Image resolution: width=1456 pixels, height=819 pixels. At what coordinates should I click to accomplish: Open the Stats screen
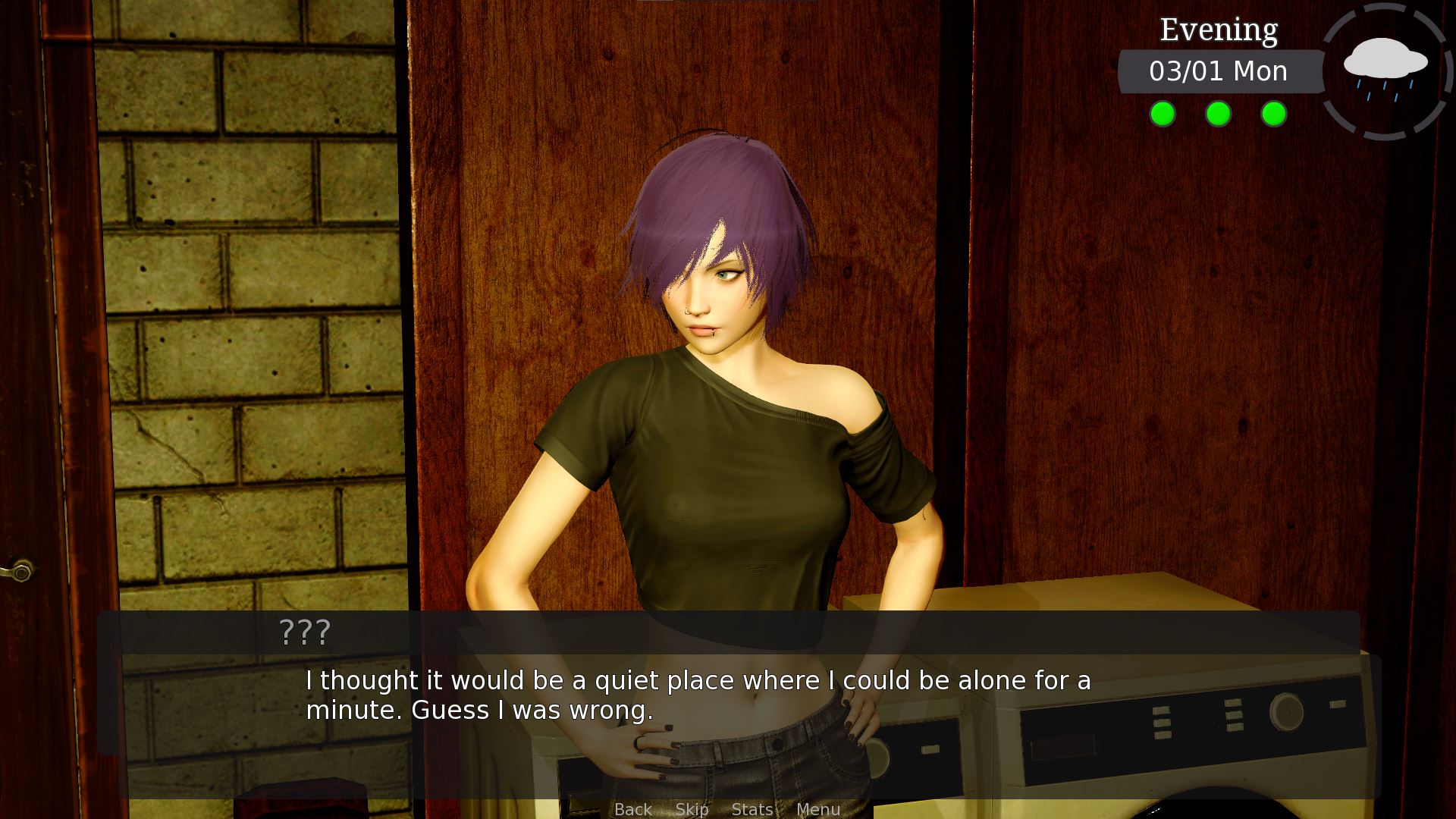pos(752,809)
